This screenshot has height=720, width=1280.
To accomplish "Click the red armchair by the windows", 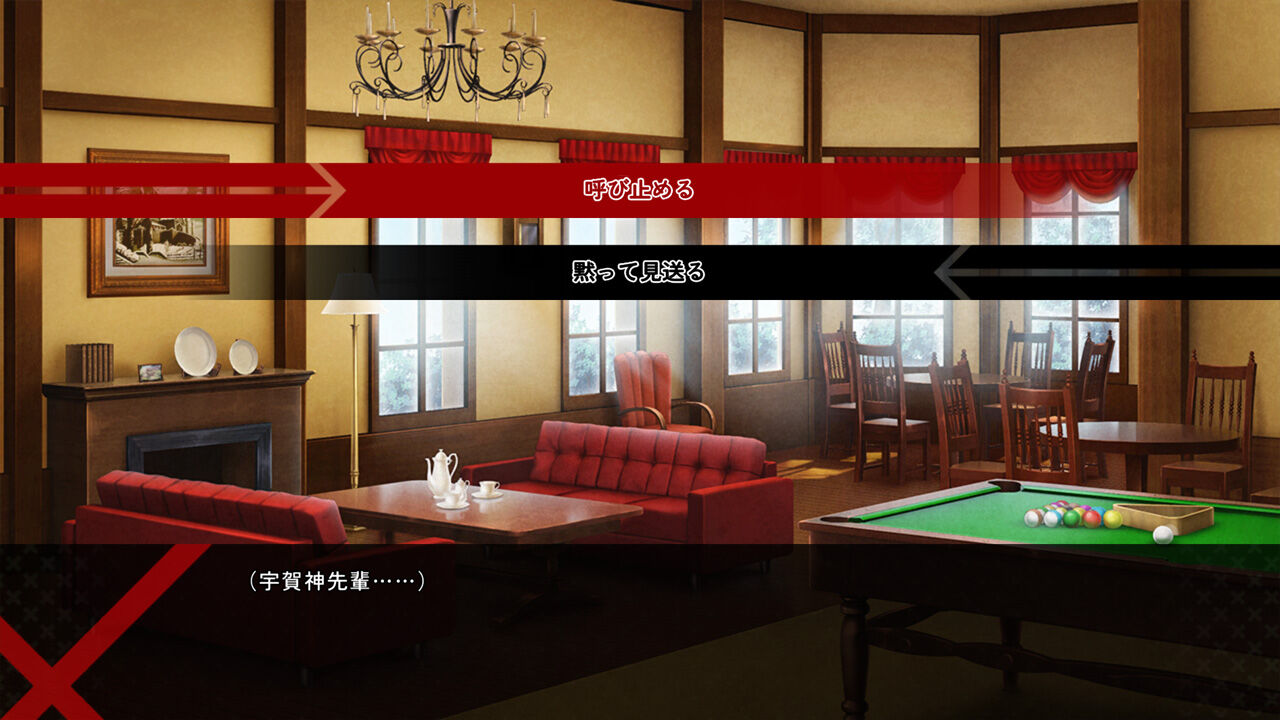I will pyautogui.click(x=645, y=390).
